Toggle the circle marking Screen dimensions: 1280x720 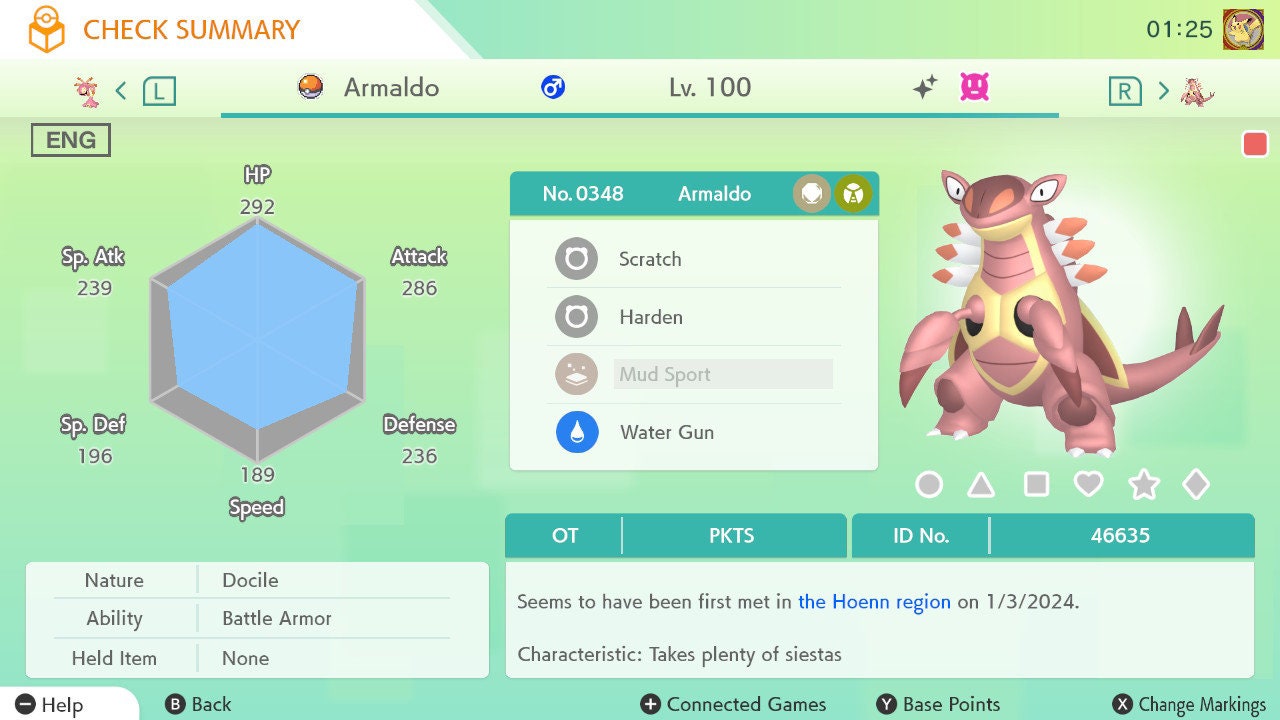929,485
